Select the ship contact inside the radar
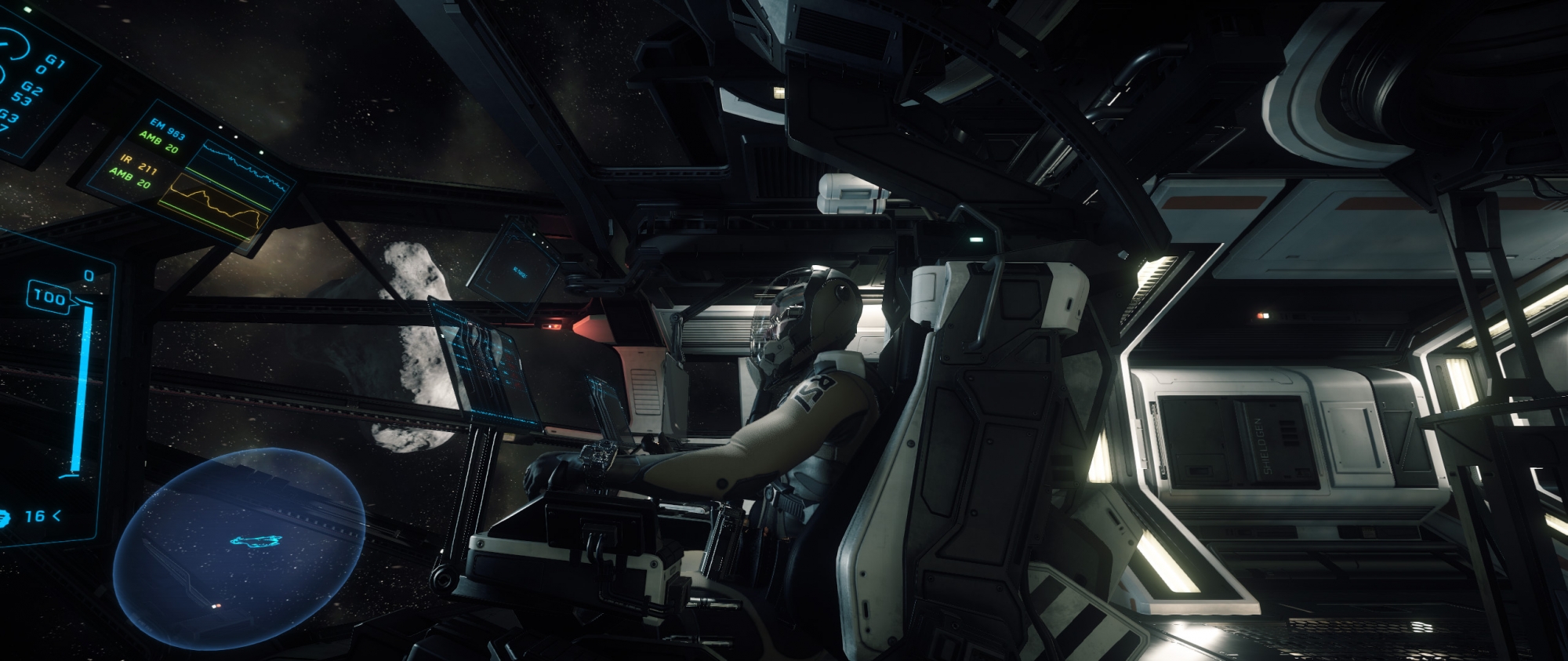Image resolution: width=1568 pixels, height=661 pixels. pos(256,540)
